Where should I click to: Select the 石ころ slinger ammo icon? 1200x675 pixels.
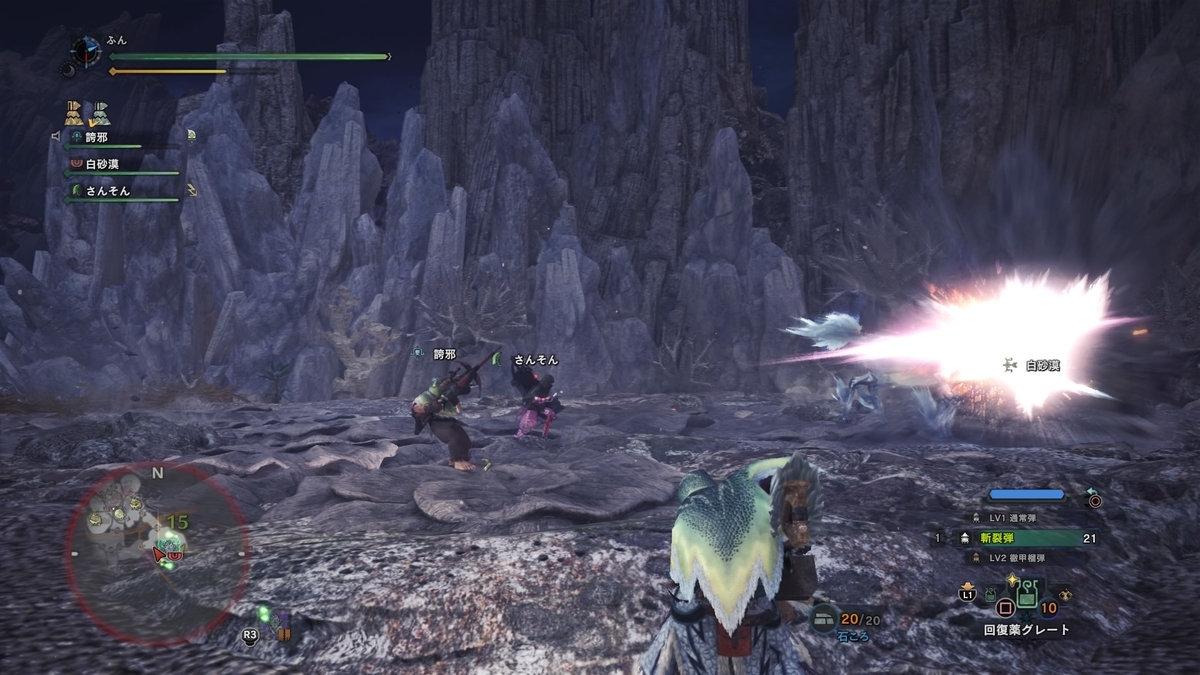[x=825, y=619]
